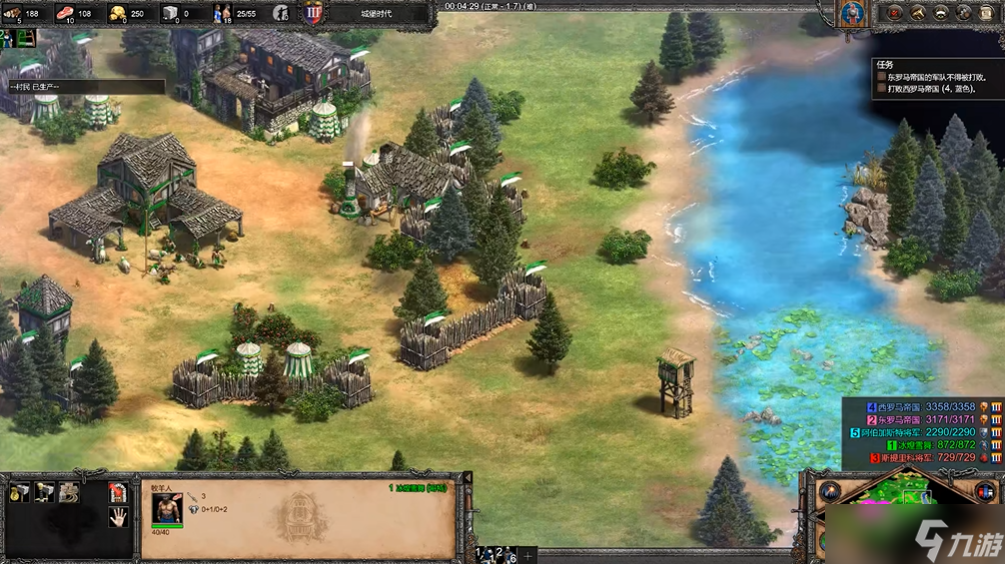Activate the minimap signal flare button

(829, 492)
